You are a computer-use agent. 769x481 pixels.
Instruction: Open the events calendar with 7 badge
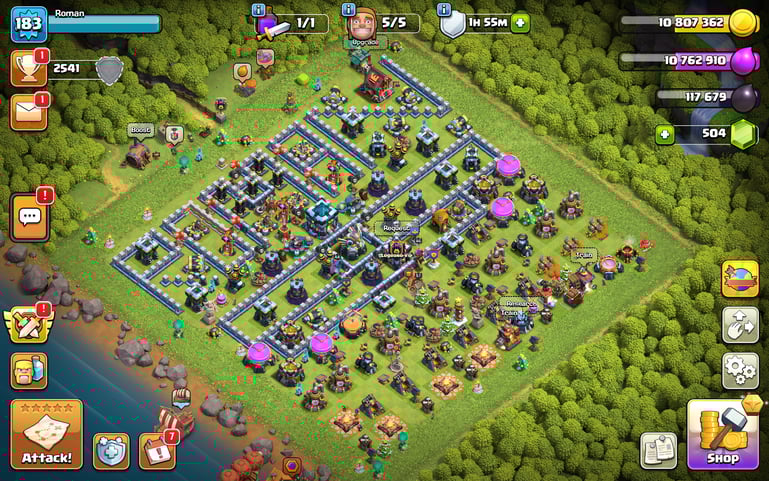click(x=156, y=451)
